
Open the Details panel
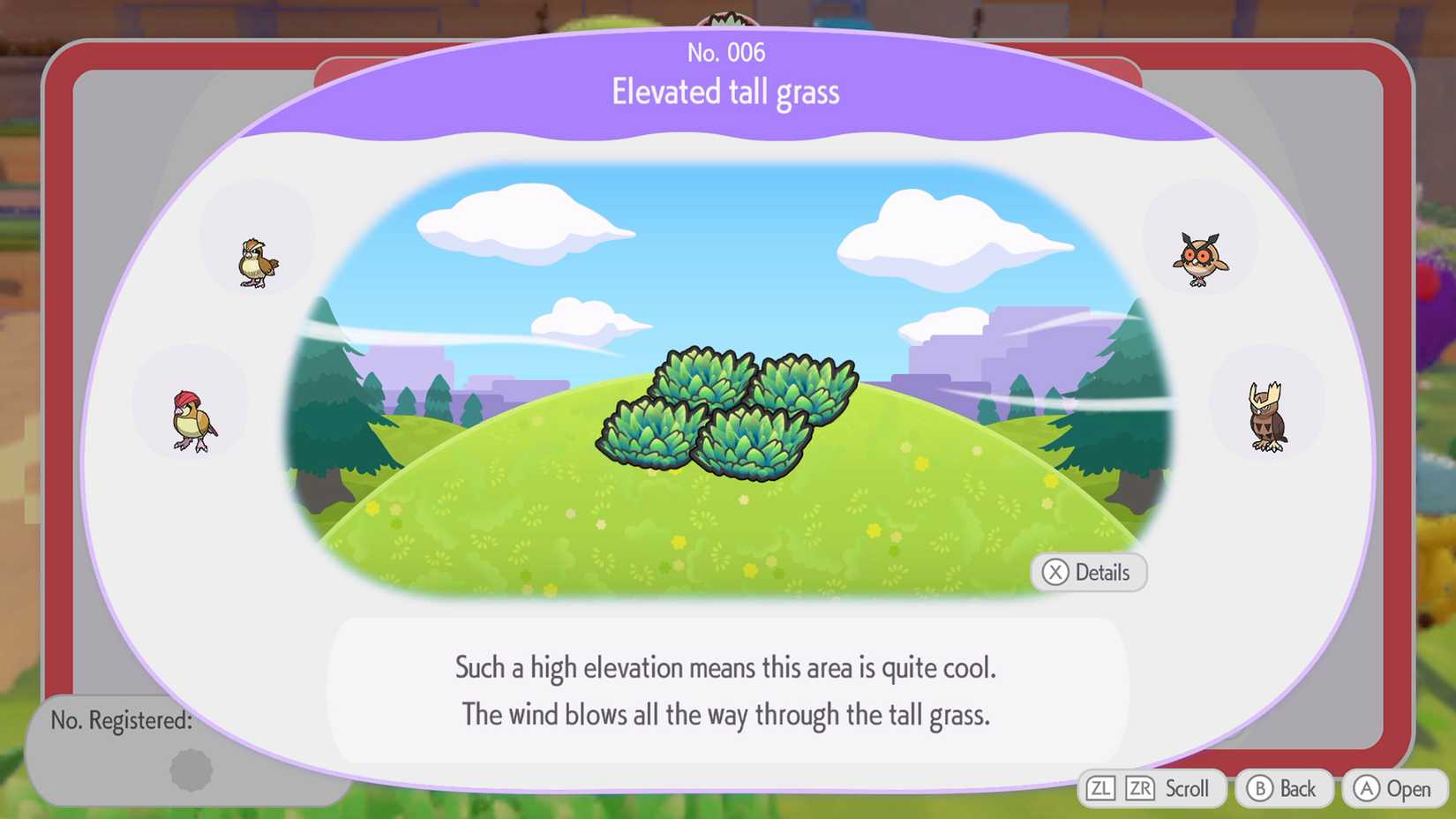1089,573
